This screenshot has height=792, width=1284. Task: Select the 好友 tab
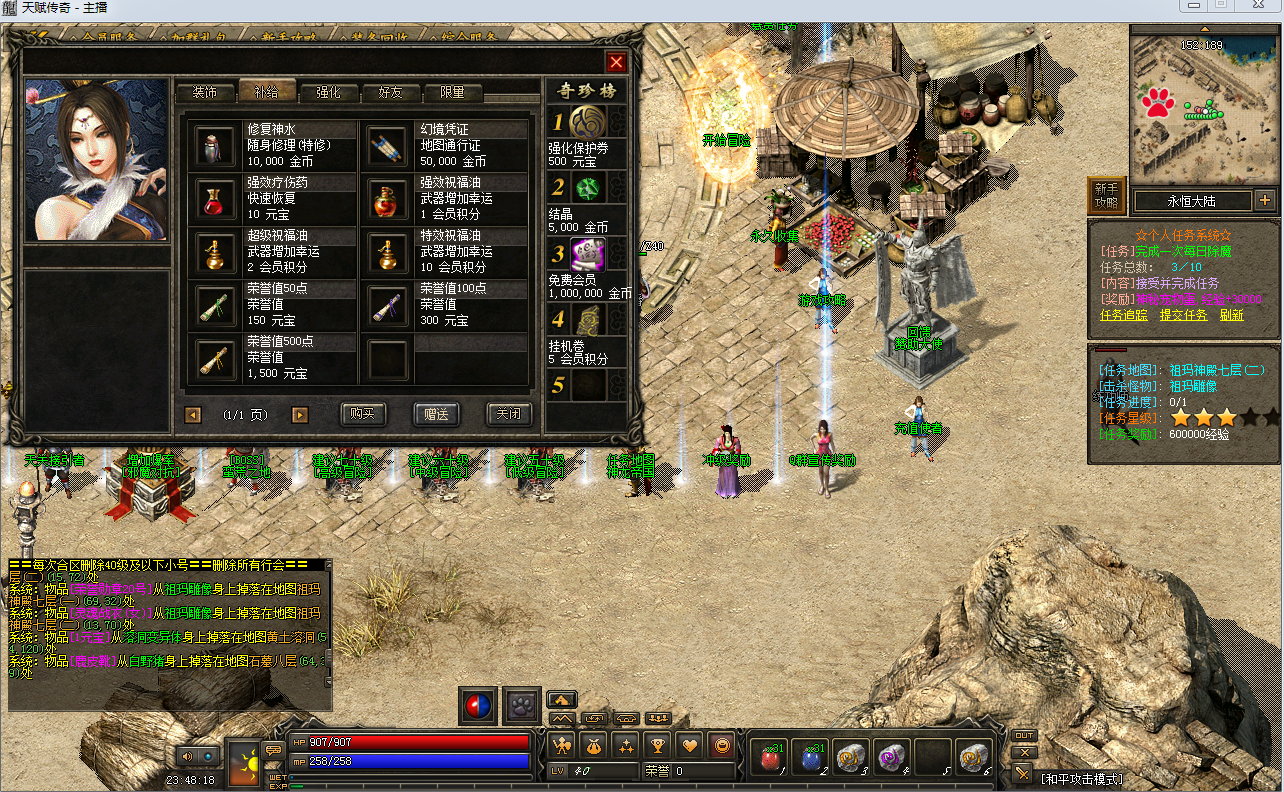(390, 92)
